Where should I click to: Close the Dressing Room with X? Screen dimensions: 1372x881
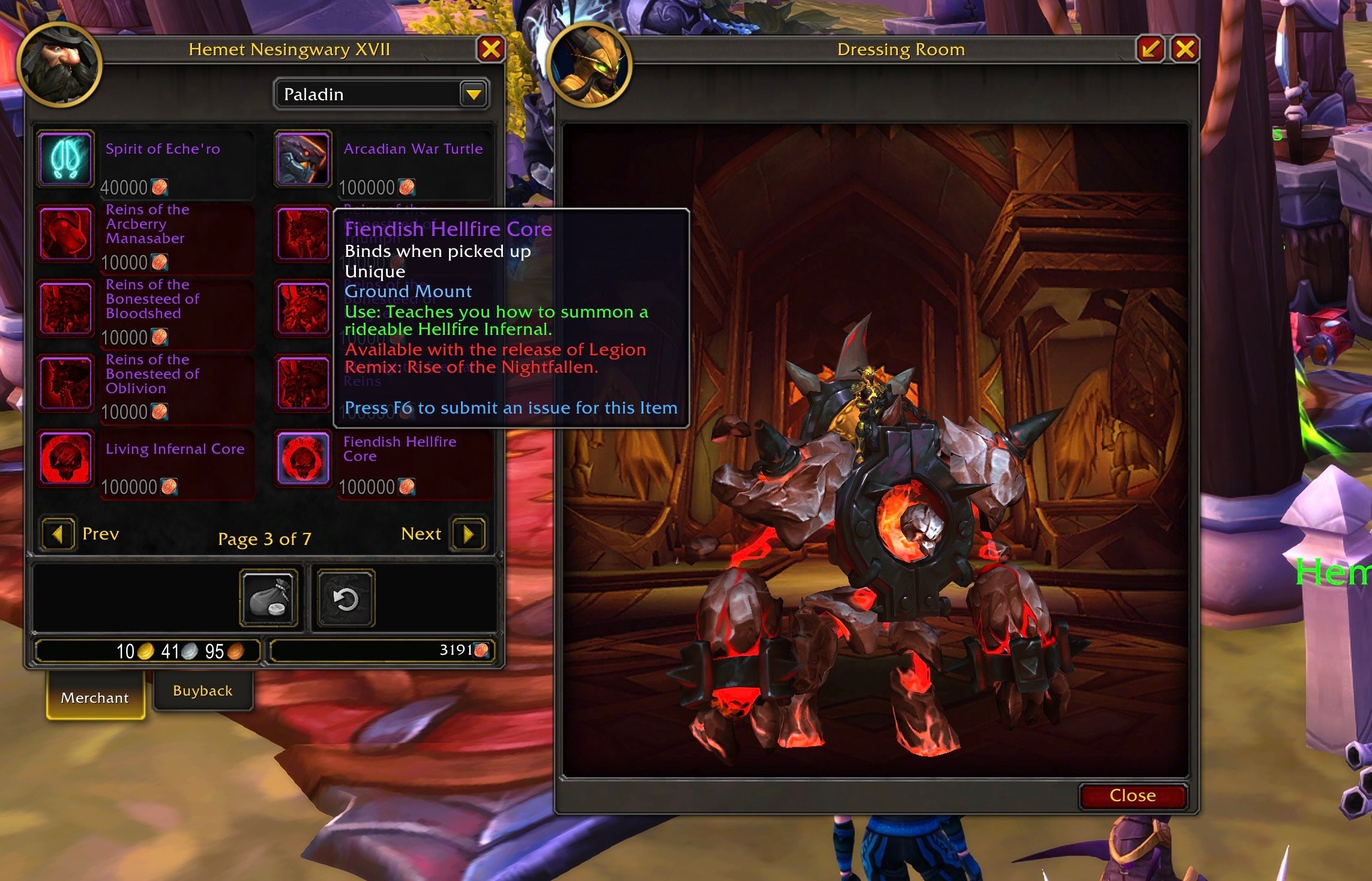1185,49
